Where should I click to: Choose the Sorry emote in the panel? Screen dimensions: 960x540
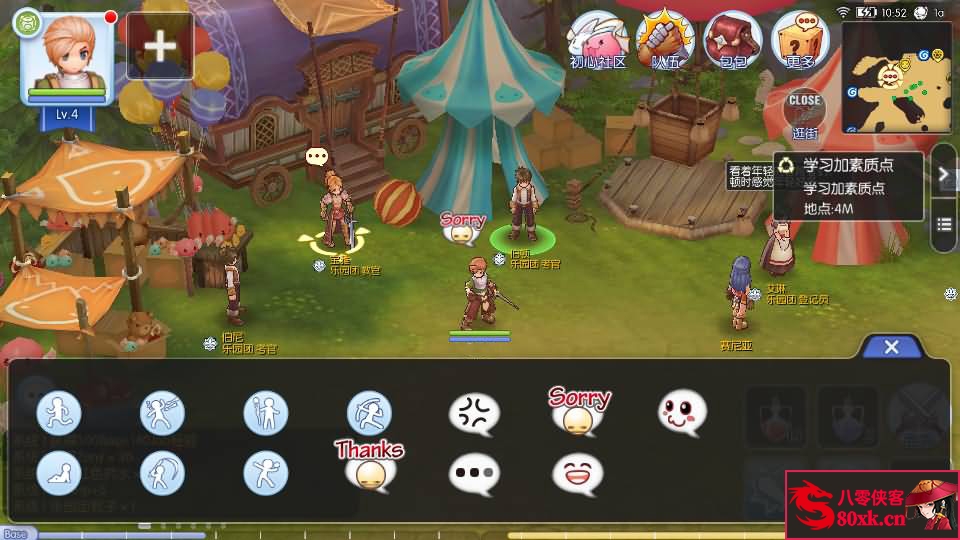click(578, 411)
